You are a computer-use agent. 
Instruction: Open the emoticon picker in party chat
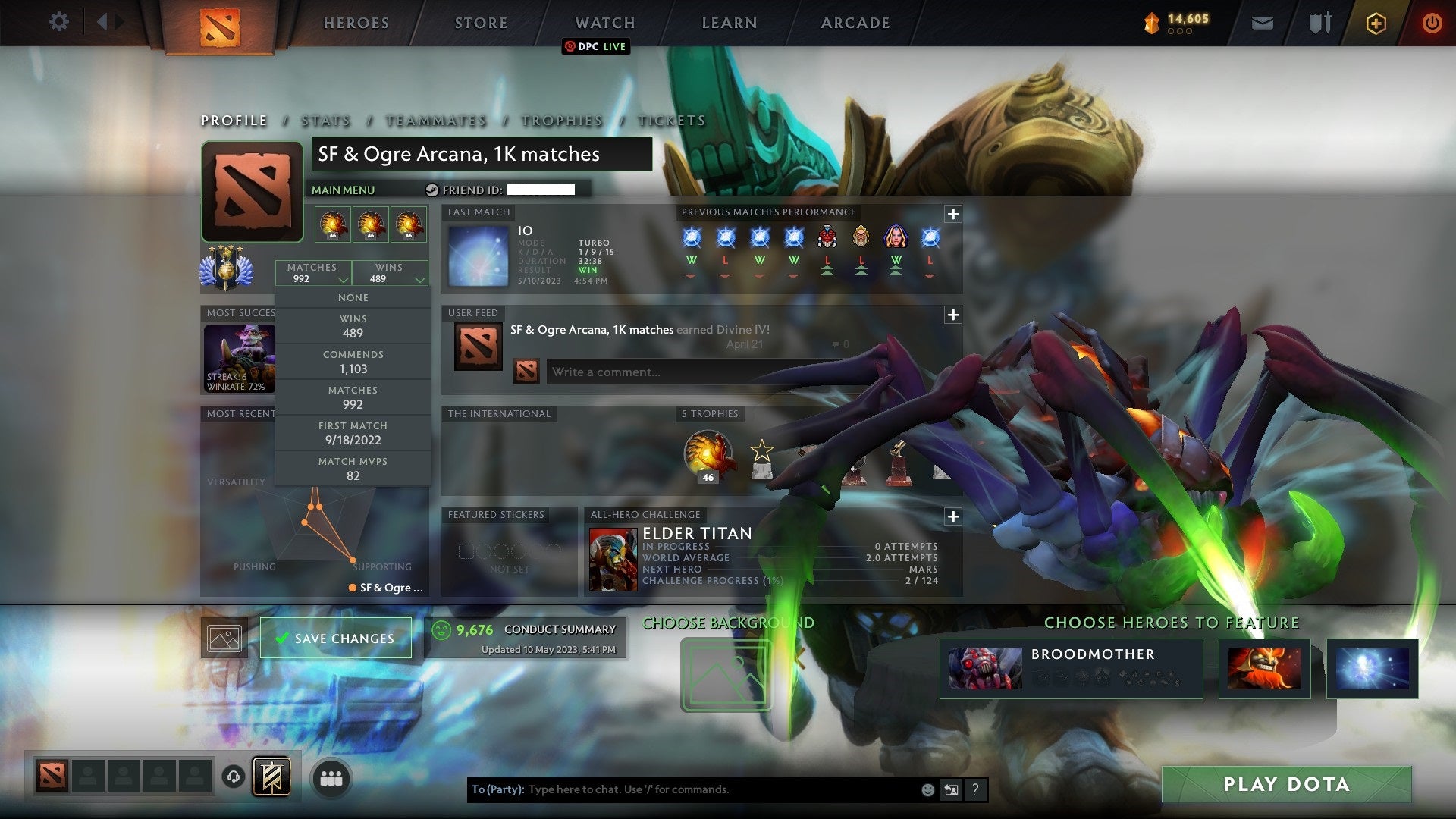click(x=927, y=789)
